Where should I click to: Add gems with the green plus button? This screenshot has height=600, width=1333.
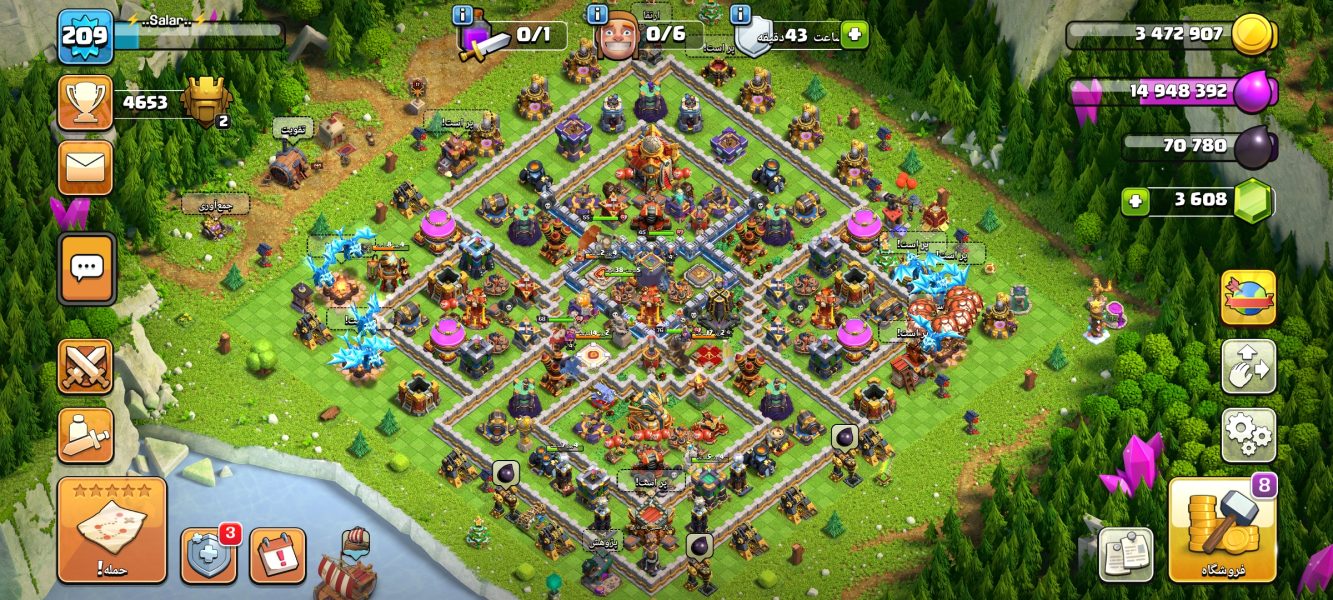point(1134,201)
